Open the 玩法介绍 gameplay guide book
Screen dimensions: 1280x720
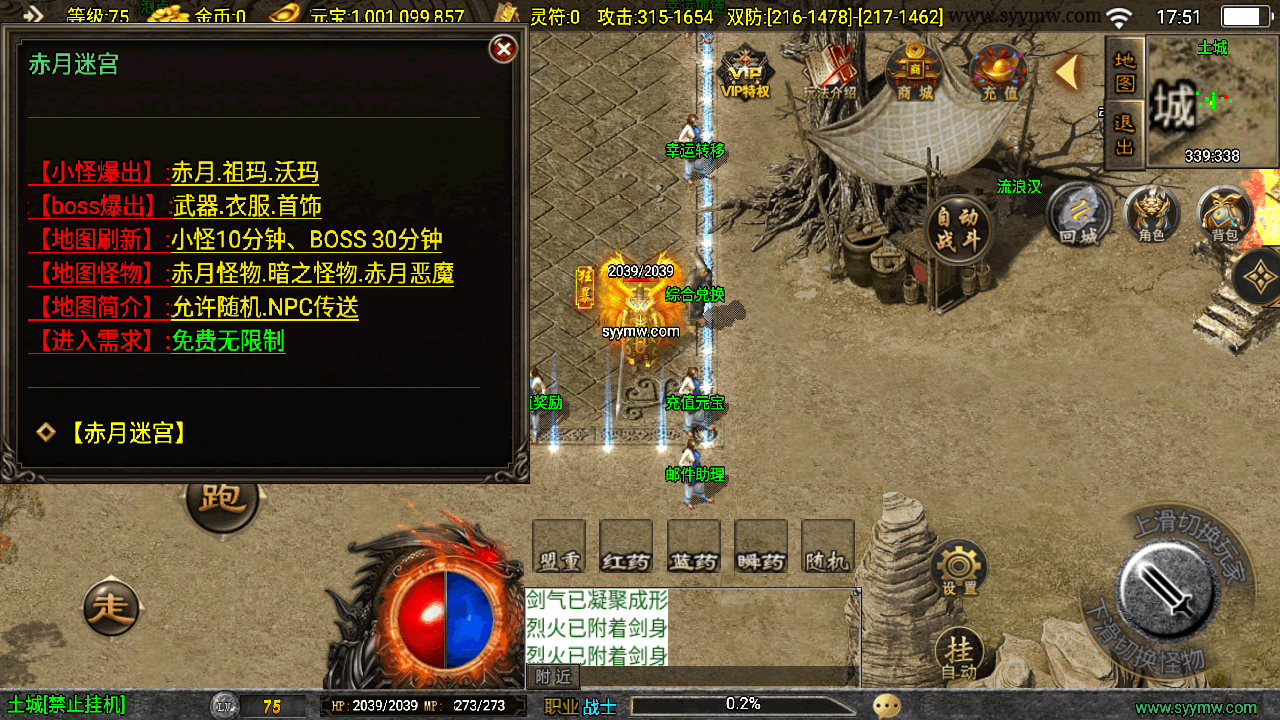830,72
